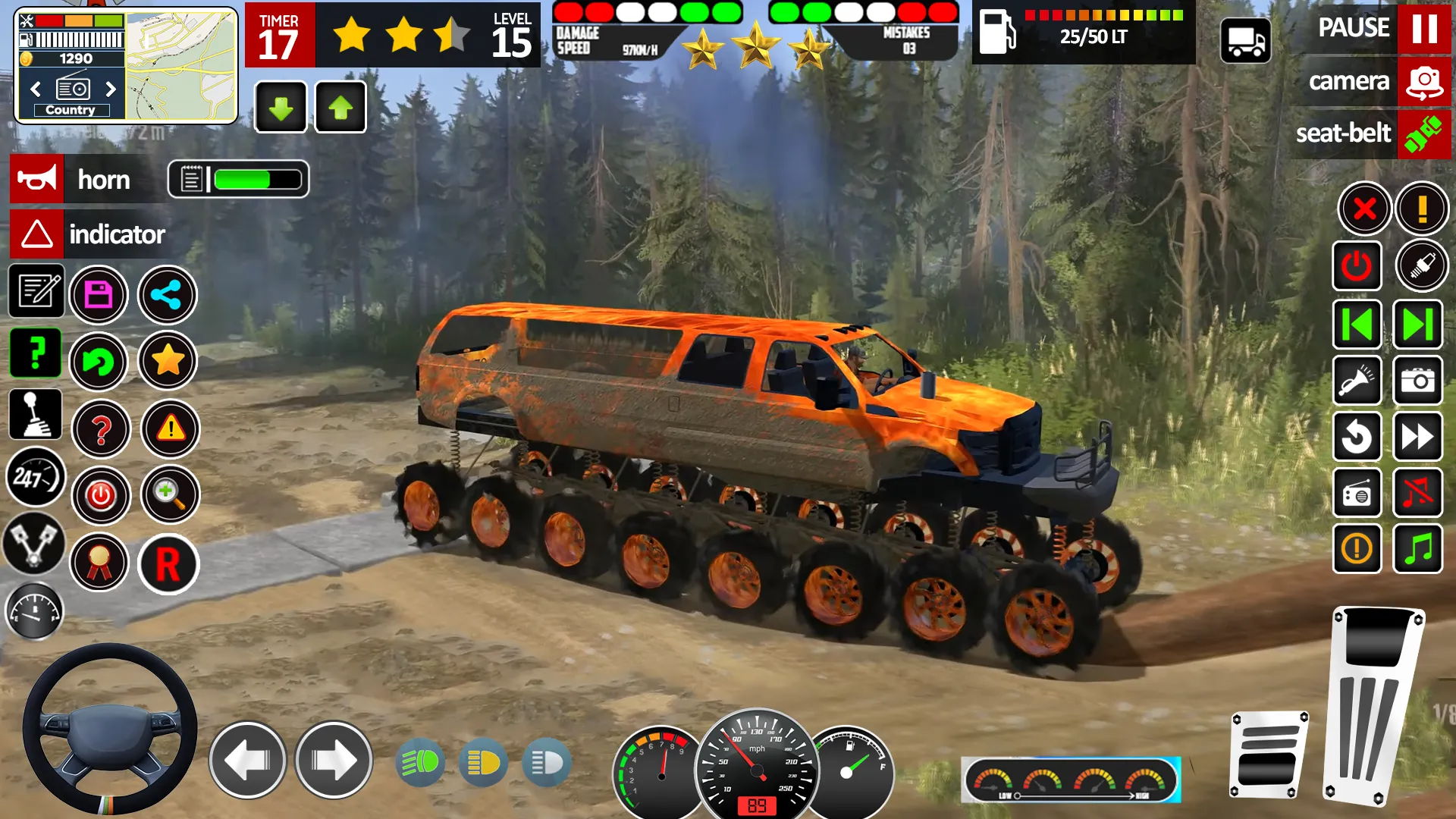Tap the pink save disk icon
Viewport: 1456px width, 819px height.
click(x=99, y=295)
